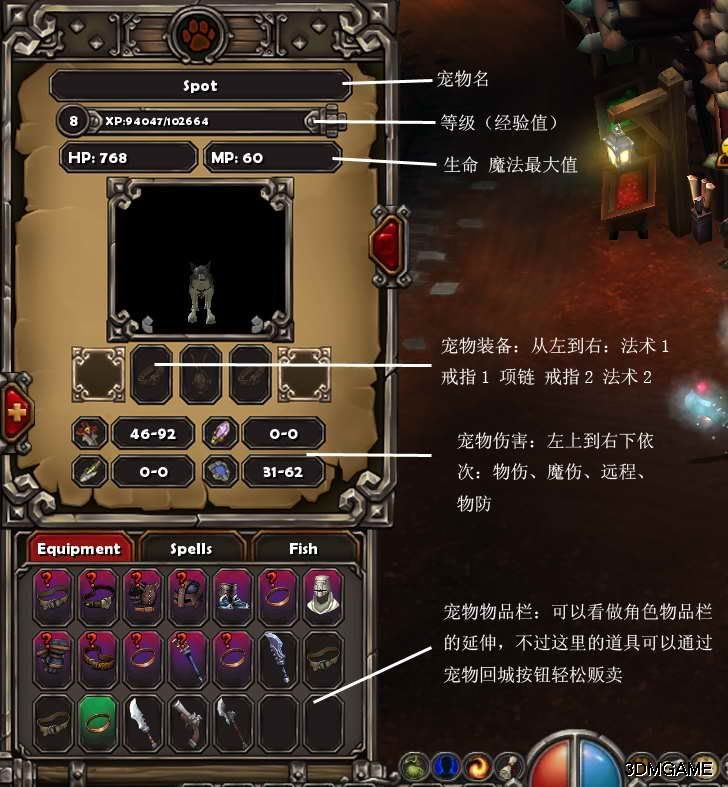The width and height of the screenshot is (728, 787).
Task: Switch to the Spells tab
Action: pyautogui.click(x=191, y=549)
